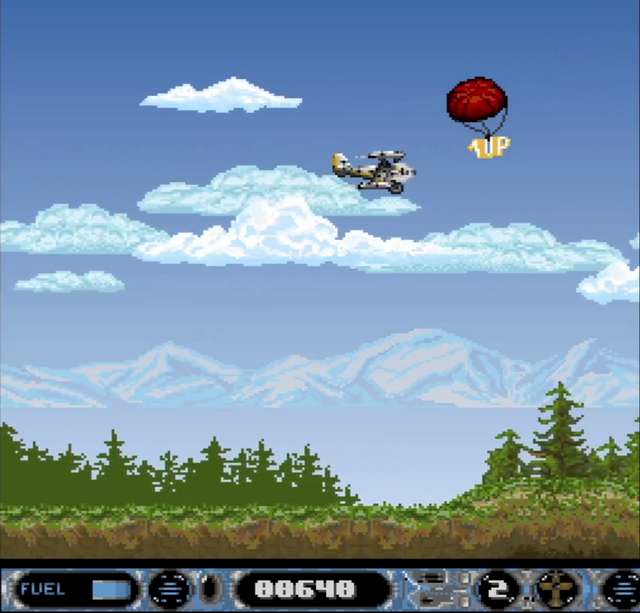Viewport: 640px width, 613px height.
Task: Click the striped round dial beside the fuel gauge
Action: (x=169, y=588)
